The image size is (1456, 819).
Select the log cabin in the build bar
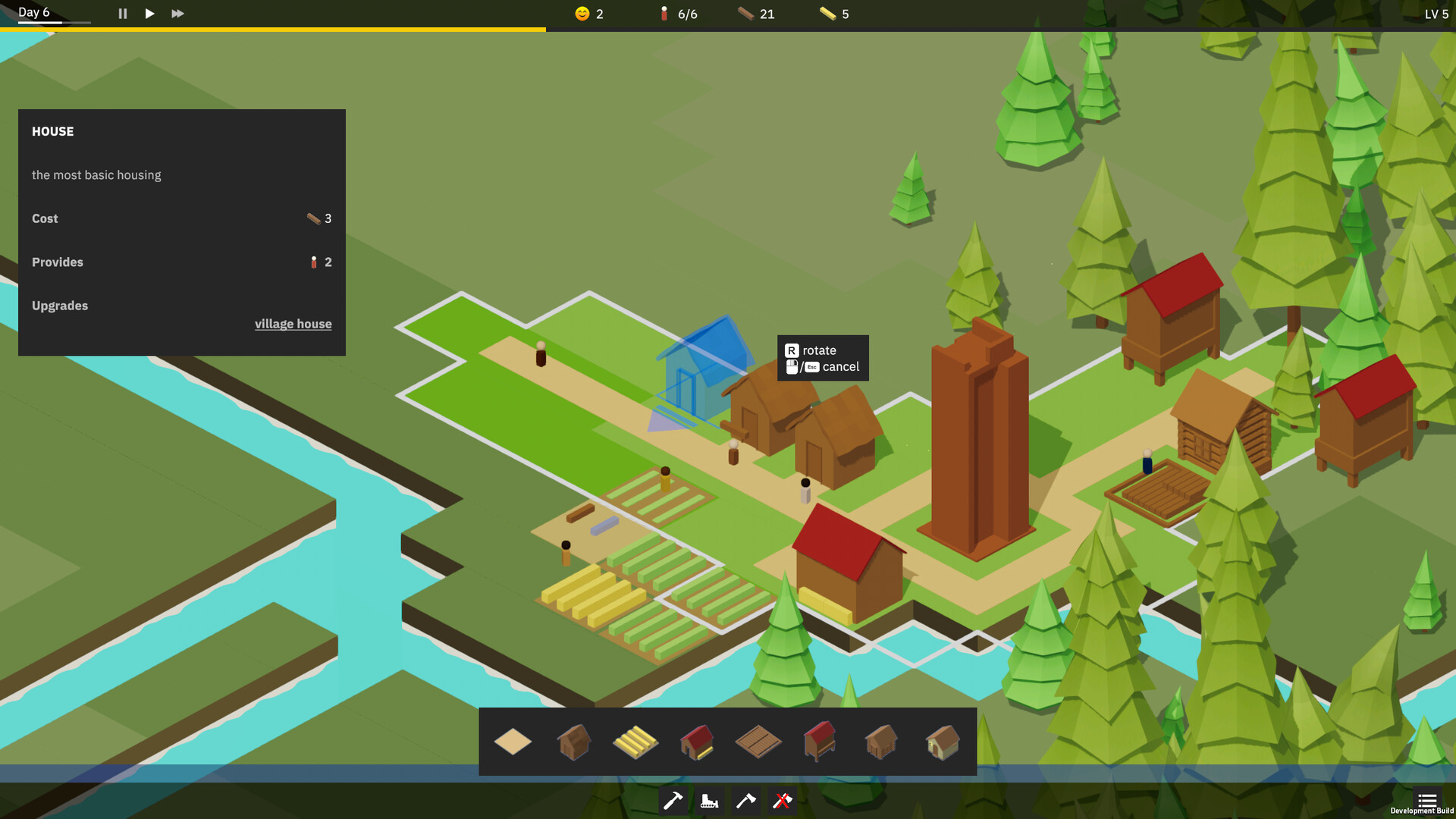880,742
